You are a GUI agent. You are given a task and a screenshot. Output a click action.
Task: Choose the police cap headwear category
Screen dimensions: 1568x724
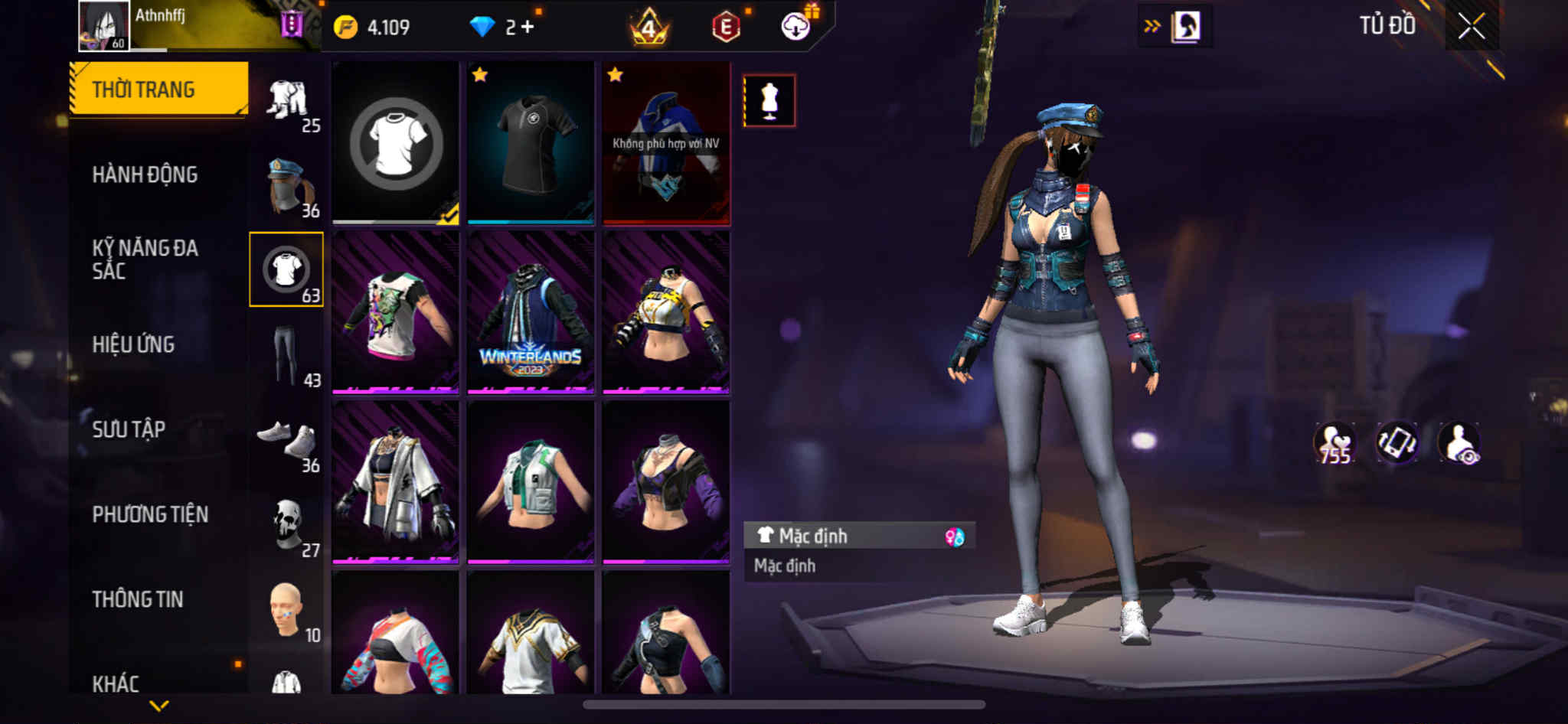287,186
